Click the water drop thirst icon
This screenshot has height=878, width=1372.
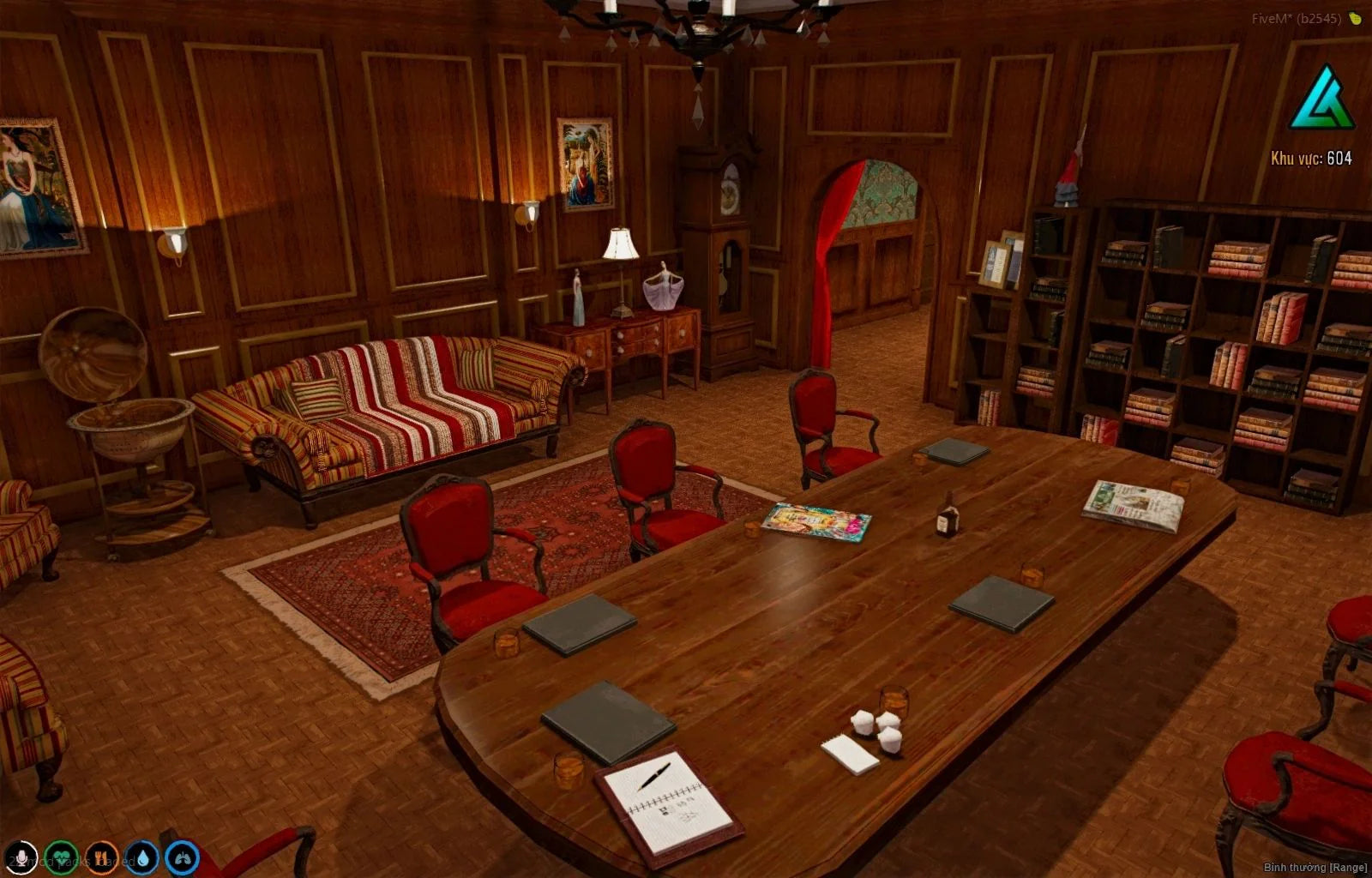(141, 857)
